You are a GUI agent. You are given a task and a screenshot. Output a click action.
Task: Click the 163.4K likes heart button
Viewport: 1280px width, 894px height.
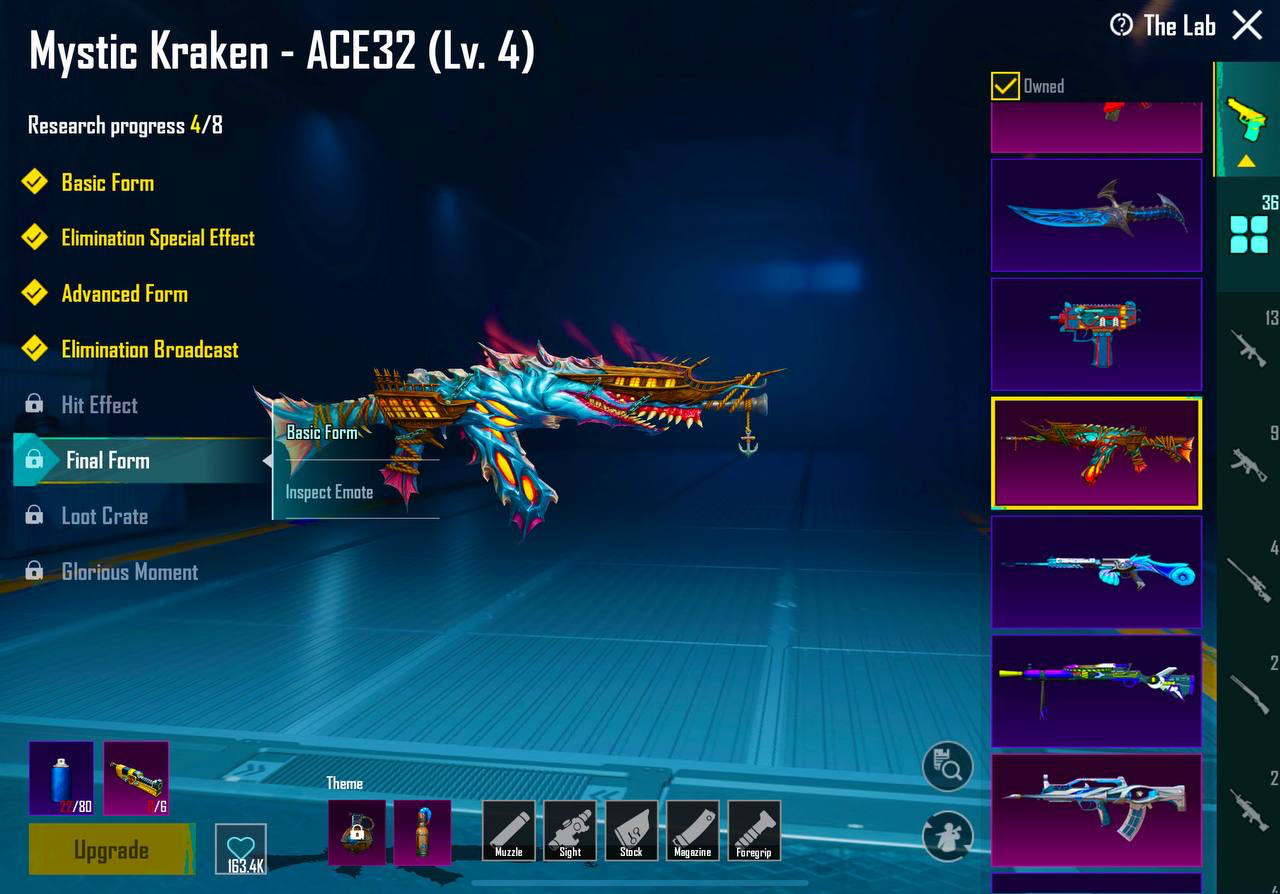[x=240, y=847]
